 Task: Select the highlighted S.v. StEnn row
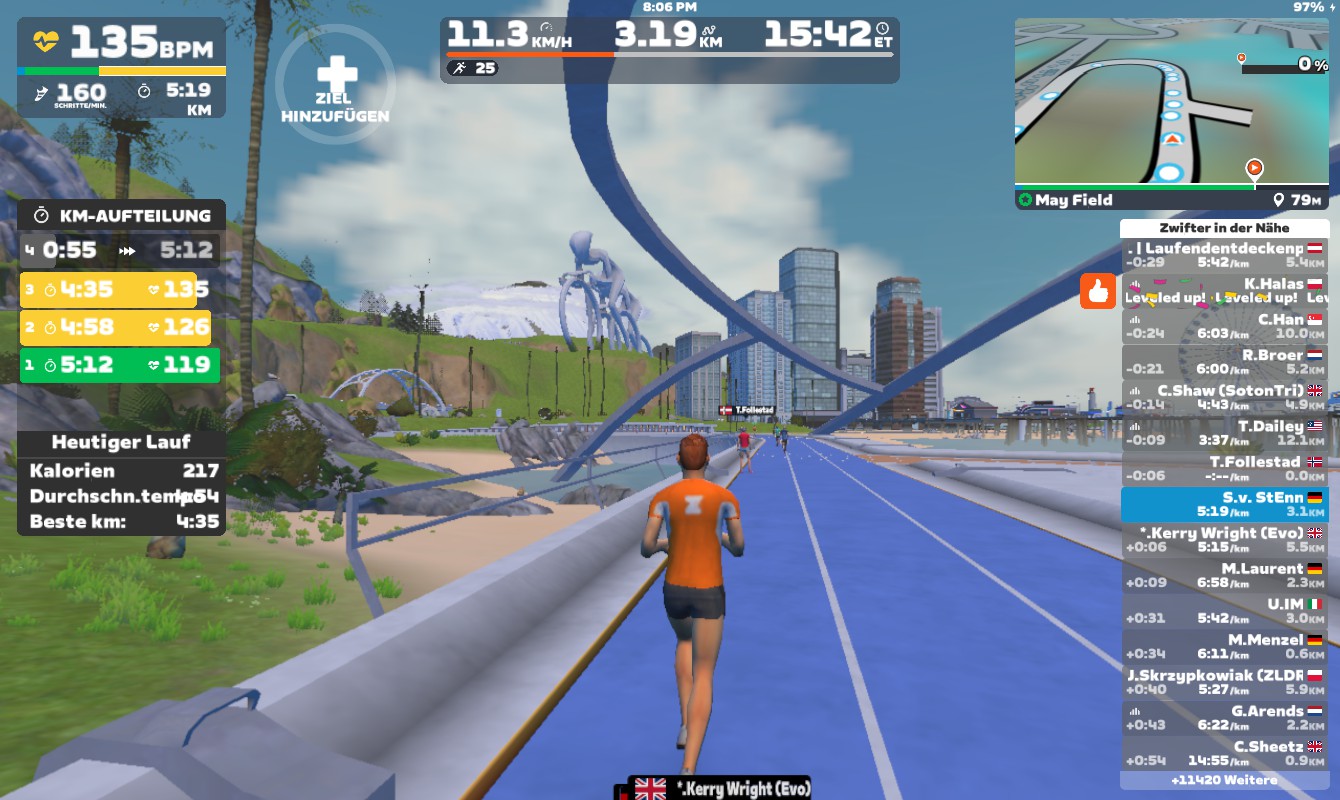pos(1225,504)
